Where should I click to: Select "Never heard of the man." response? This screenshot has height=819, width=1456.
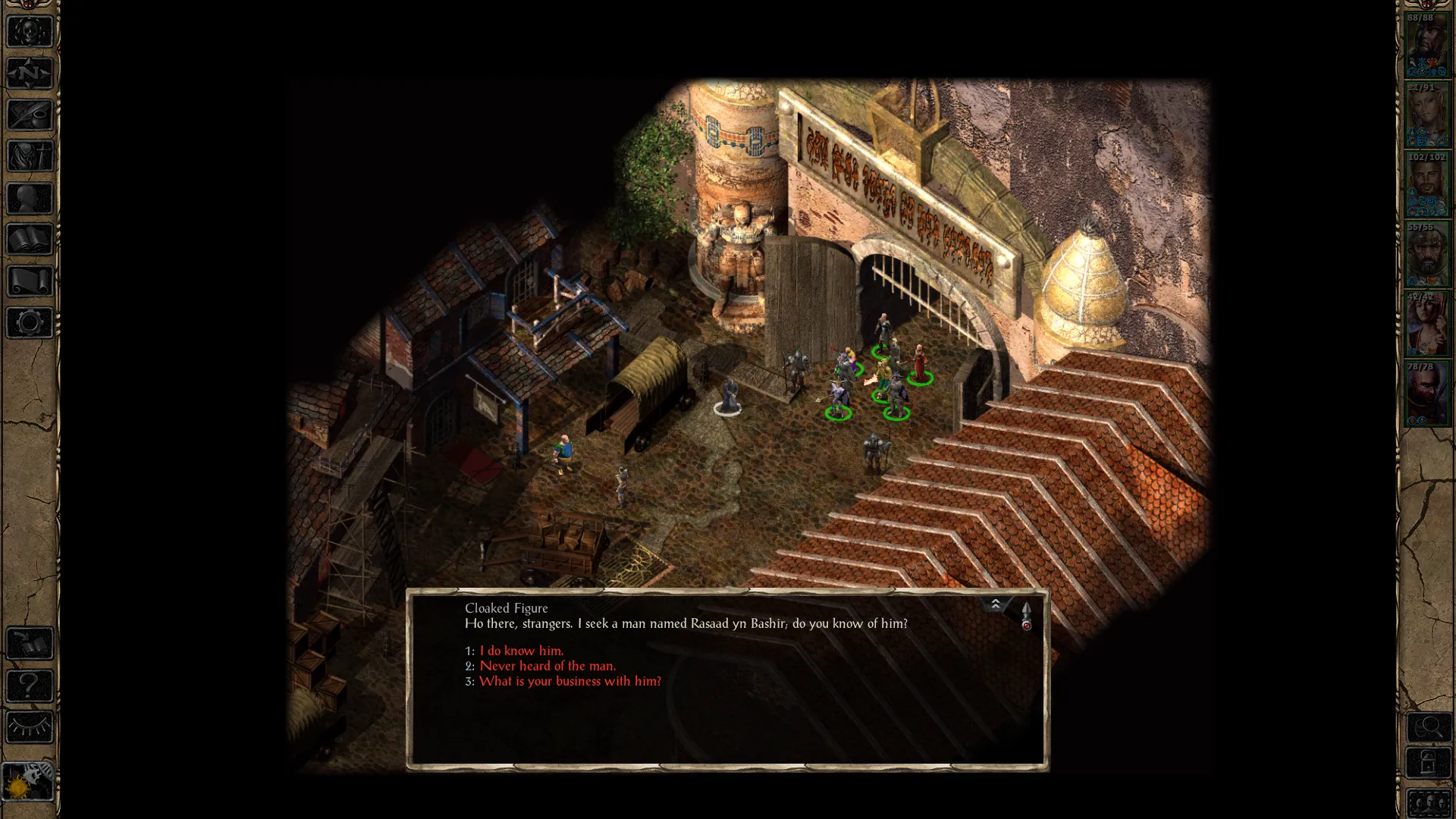[x=547, y=666]
